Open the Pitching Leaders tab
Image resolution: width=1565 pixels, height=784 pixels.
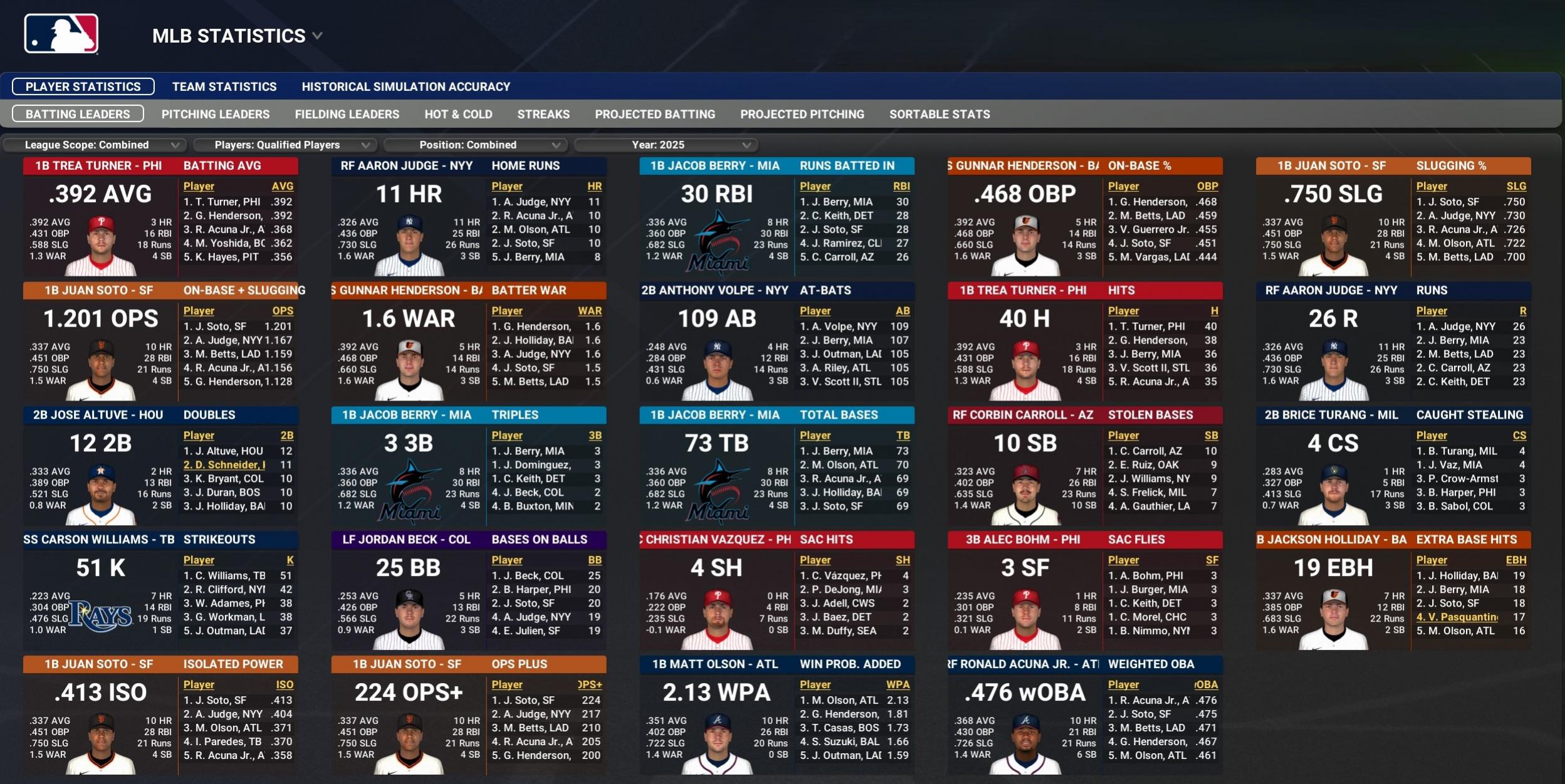216,114
